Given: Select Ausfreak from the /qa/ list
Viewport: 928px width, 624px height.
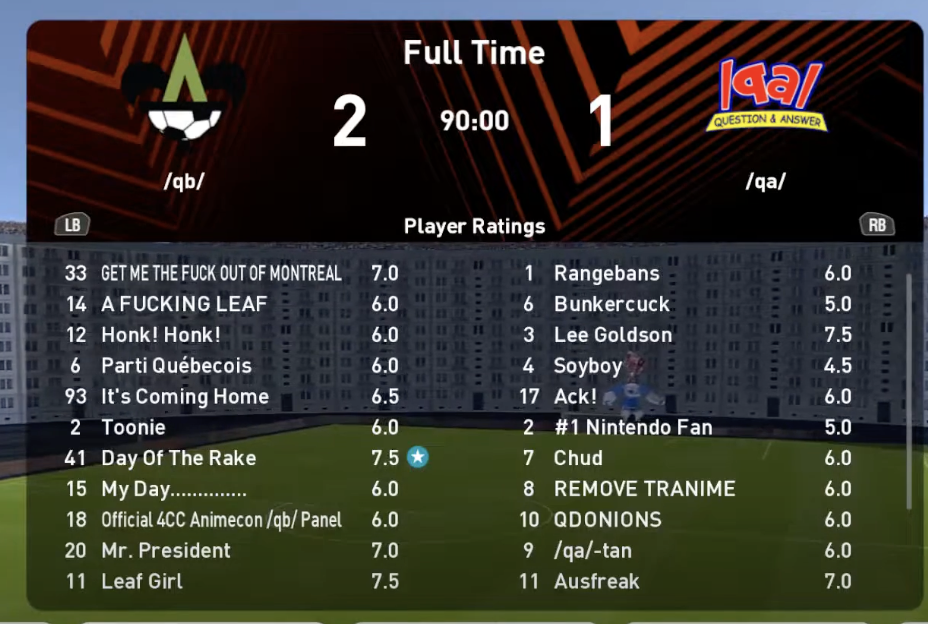Looking at the screenshot, I should coord(596,581).
